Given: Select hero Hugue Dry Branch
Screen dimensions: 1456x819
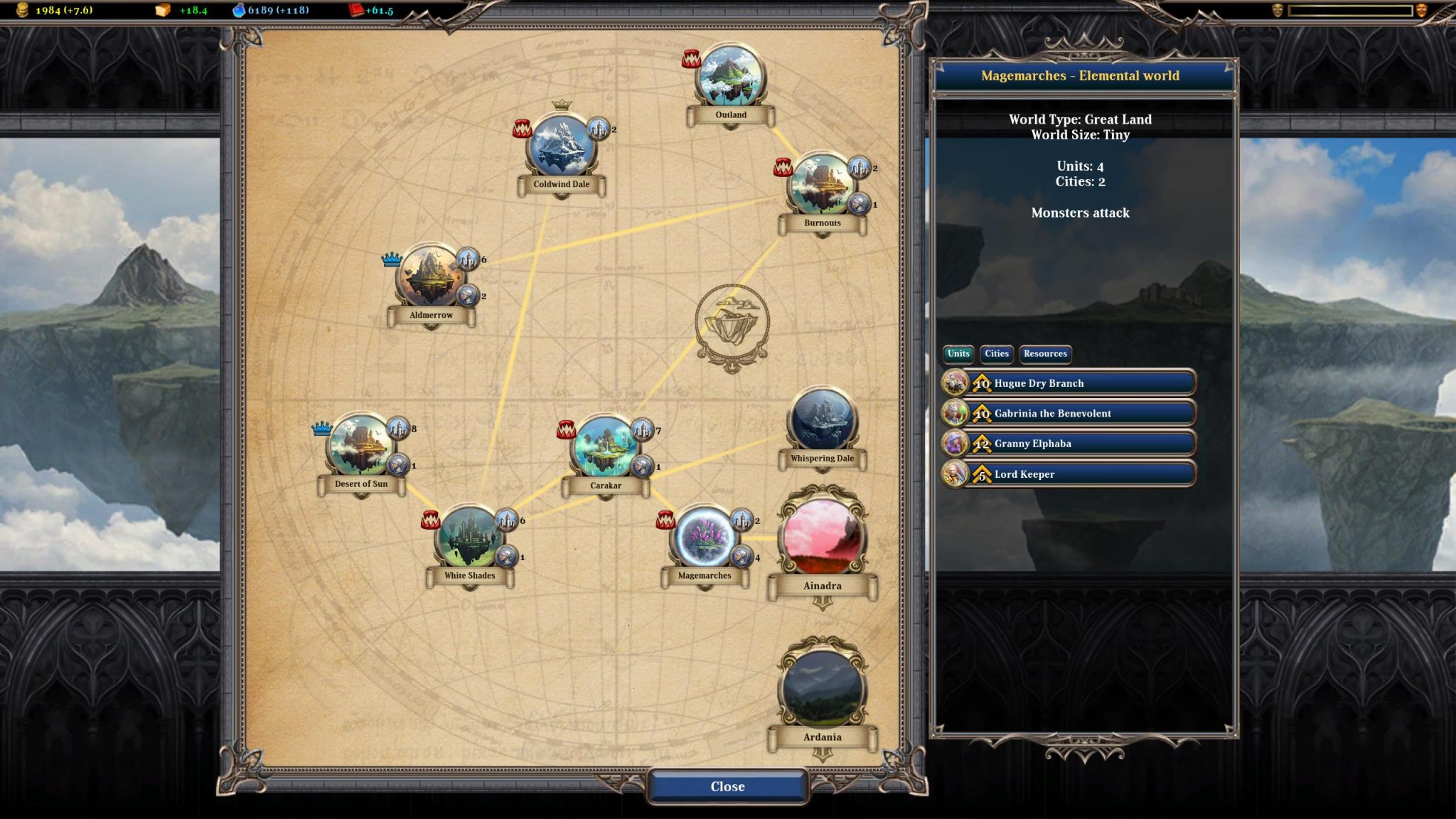Looking at the screenshot, I should [1069, 383].
